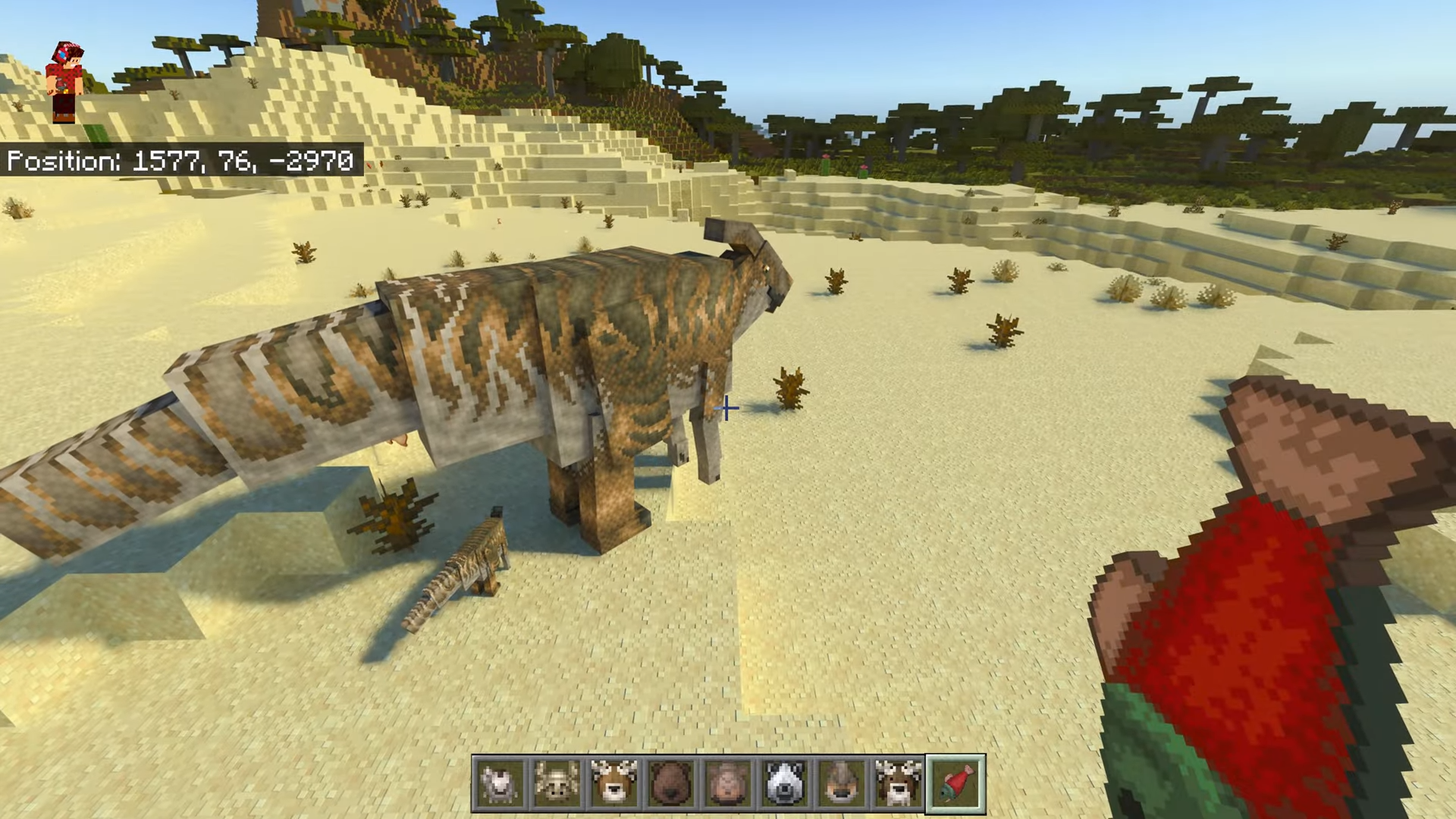
Task: Select the pinkish-brown animal head slot
Action: pyautogui.click(x=727, y=783)
